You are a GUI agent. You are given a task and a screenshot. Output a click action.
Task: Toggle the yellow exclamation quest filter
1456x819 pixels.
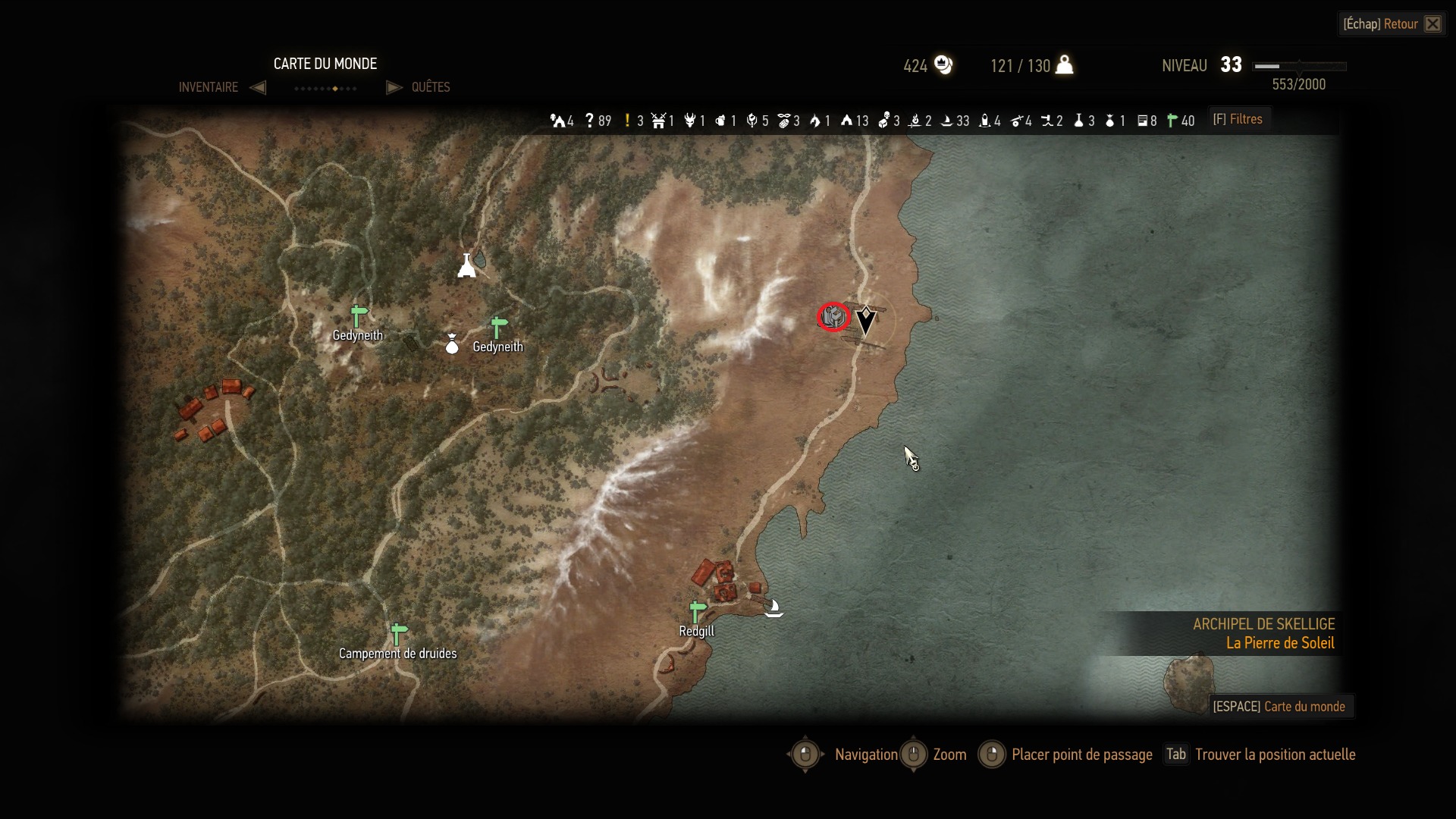point(627,121)
